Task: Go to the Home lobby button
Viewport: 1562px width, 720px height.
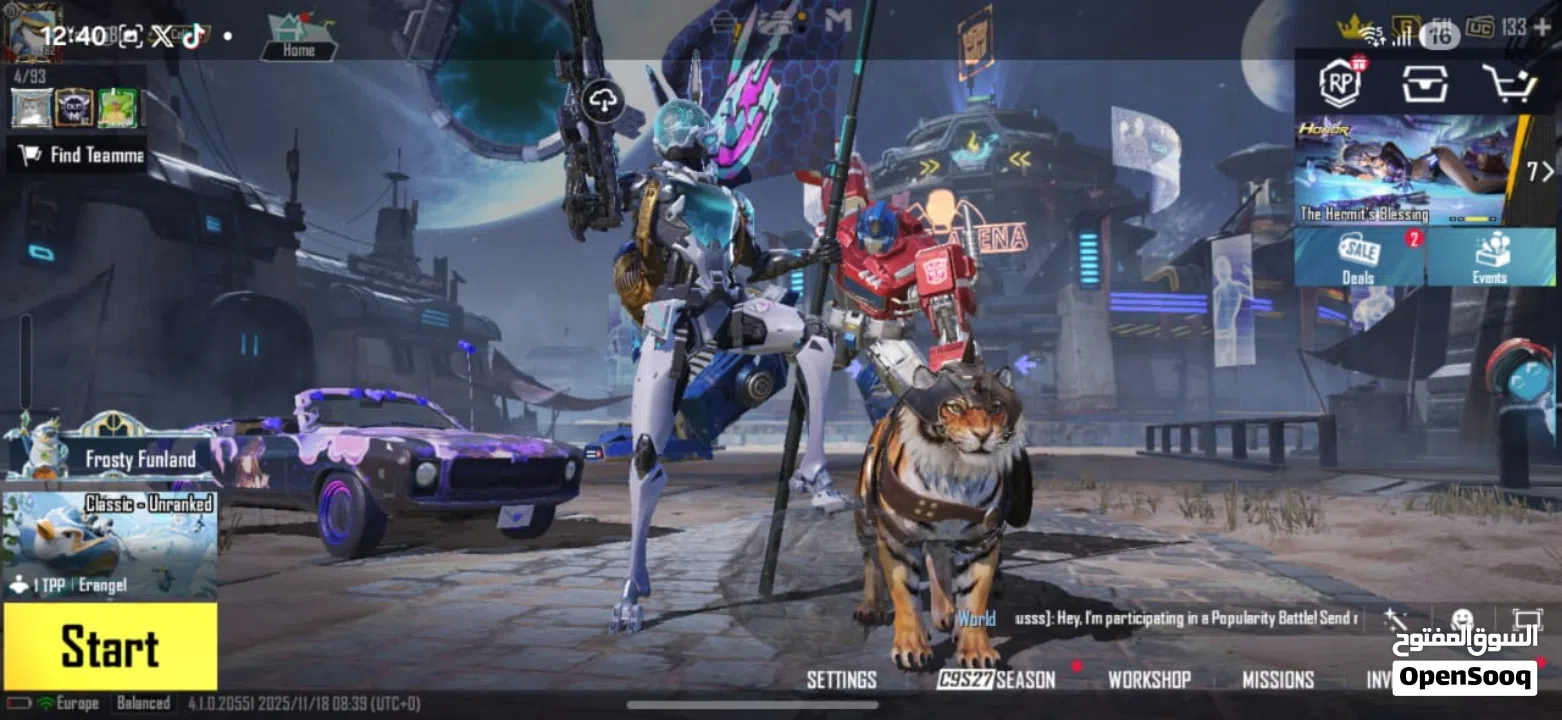Action: click(298, 38)
